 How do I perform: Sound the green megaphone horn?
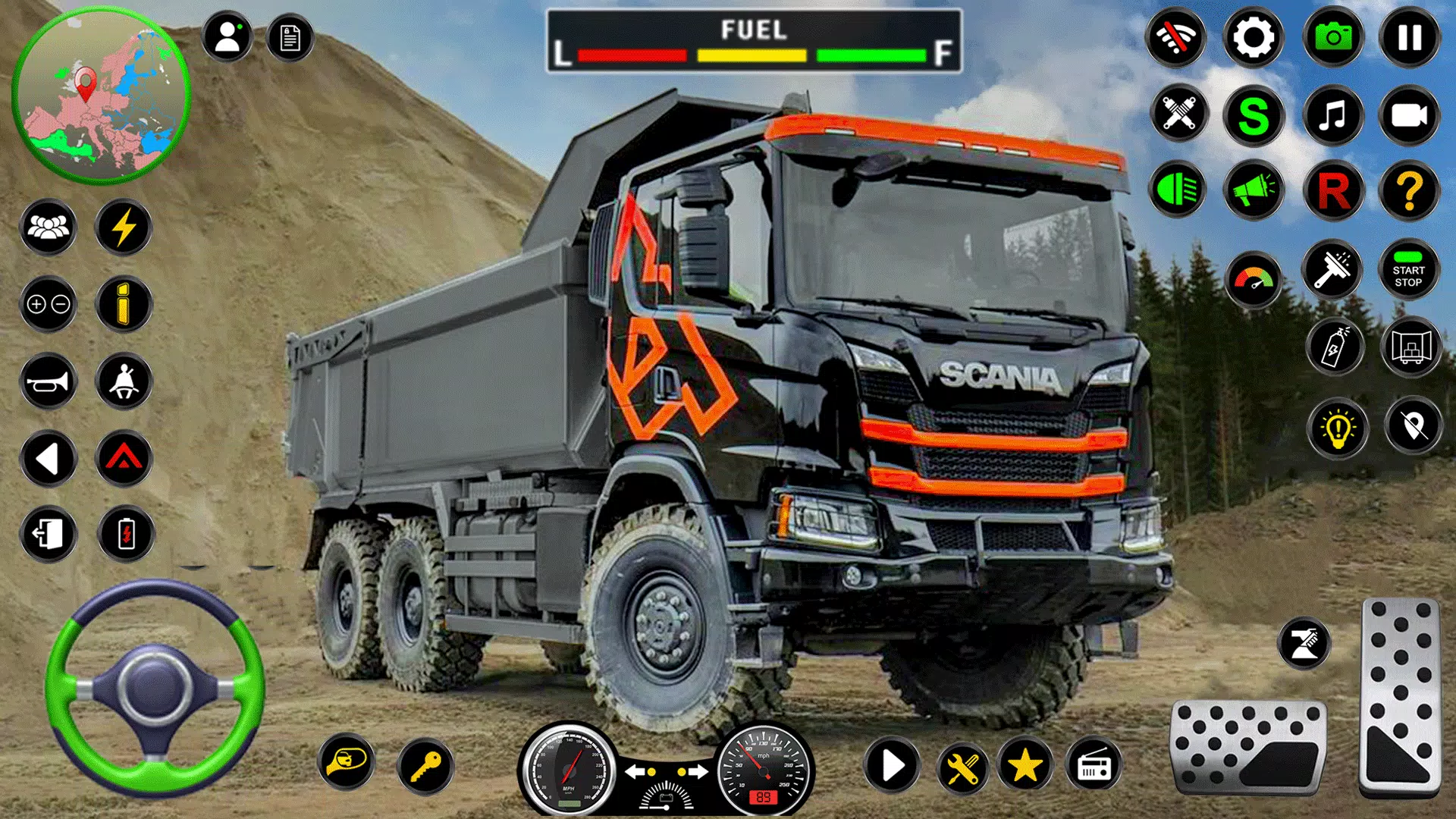coord(1253,190)
